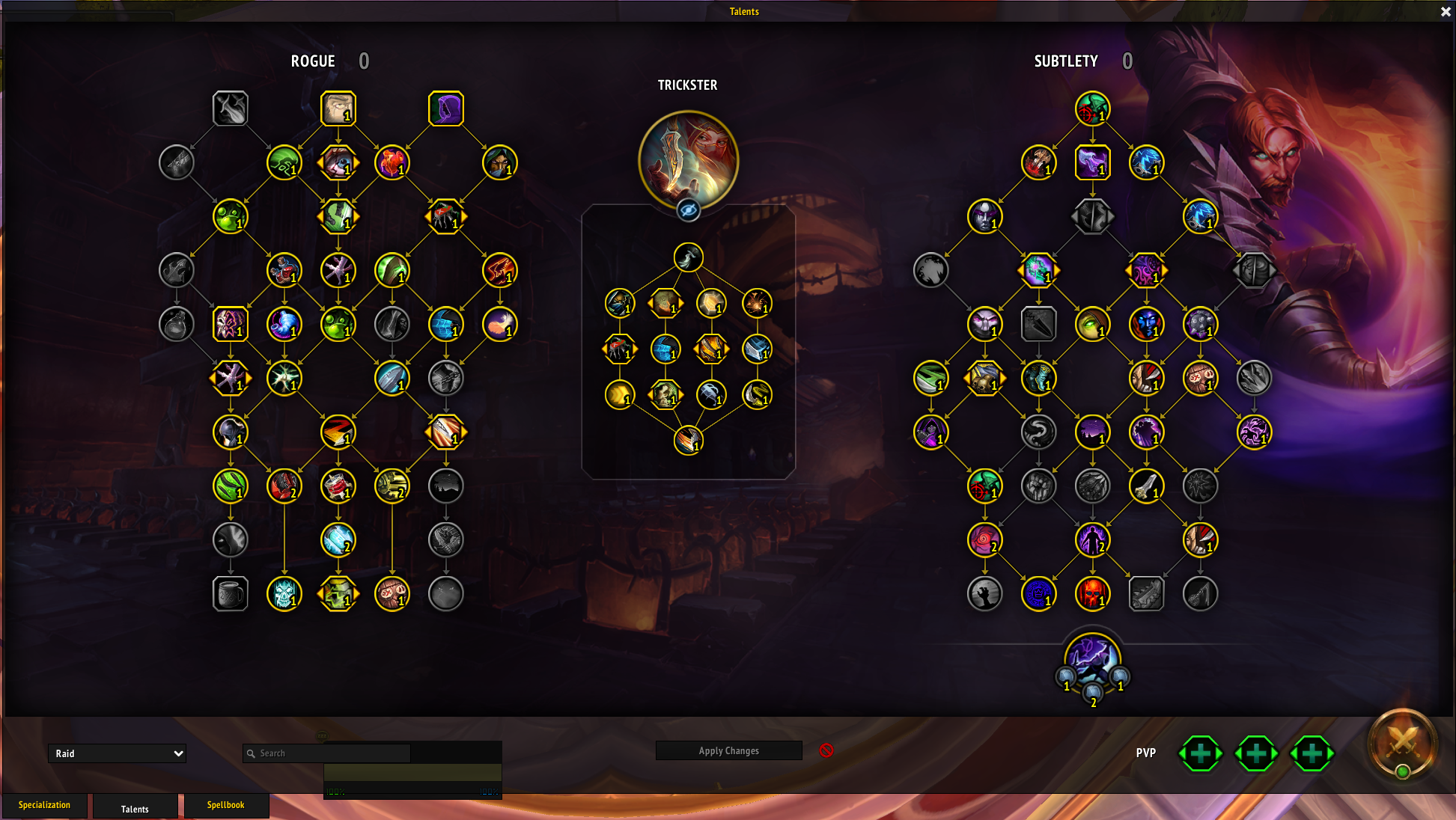Image resolution: width=1456 pixels, height=820 pixels.
Task: Toggle the eye icon under Trickster portrait
Action: [688, 210]
